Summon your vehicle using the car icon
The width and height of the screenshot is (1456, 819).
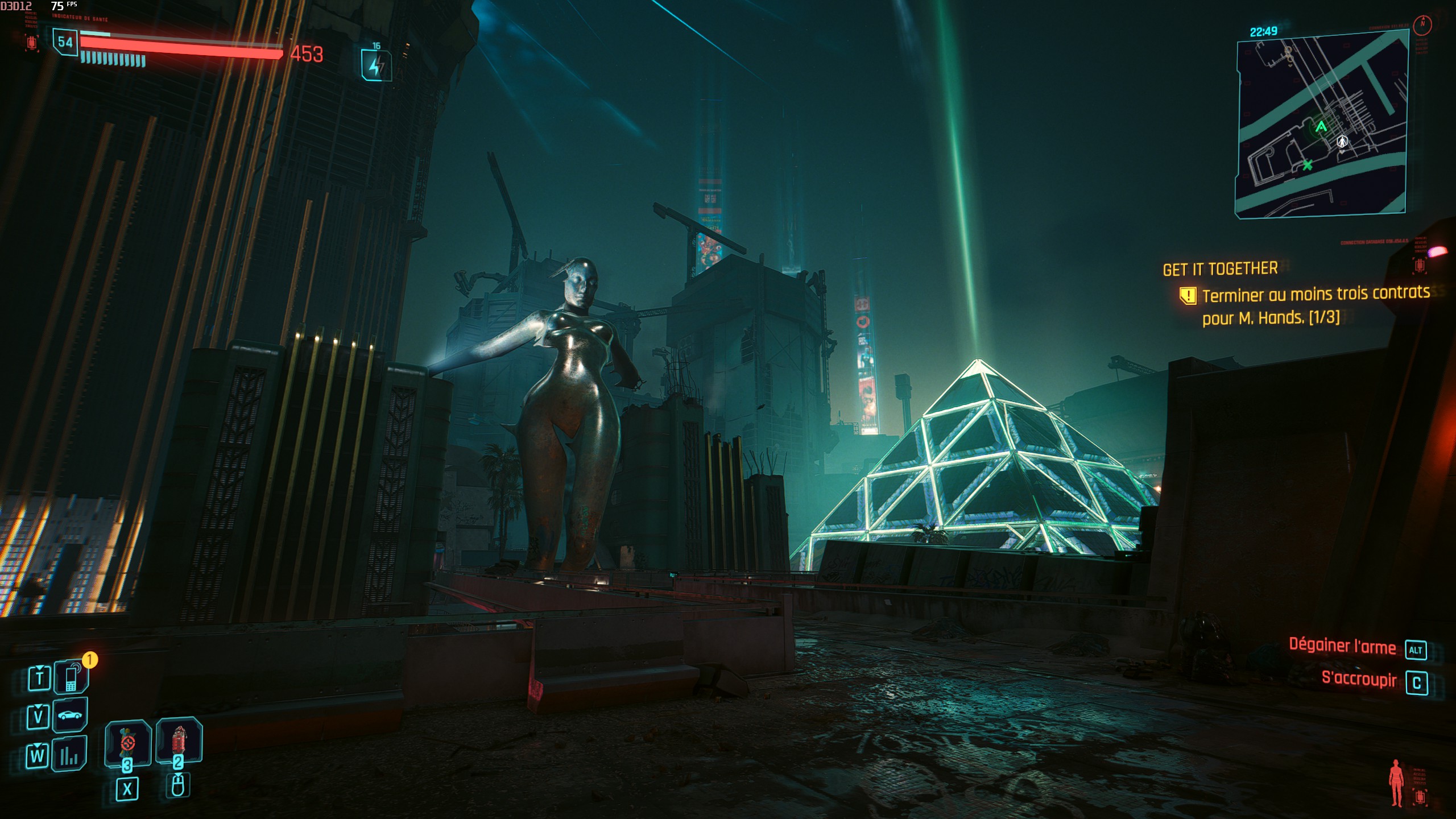coord(69,715)
